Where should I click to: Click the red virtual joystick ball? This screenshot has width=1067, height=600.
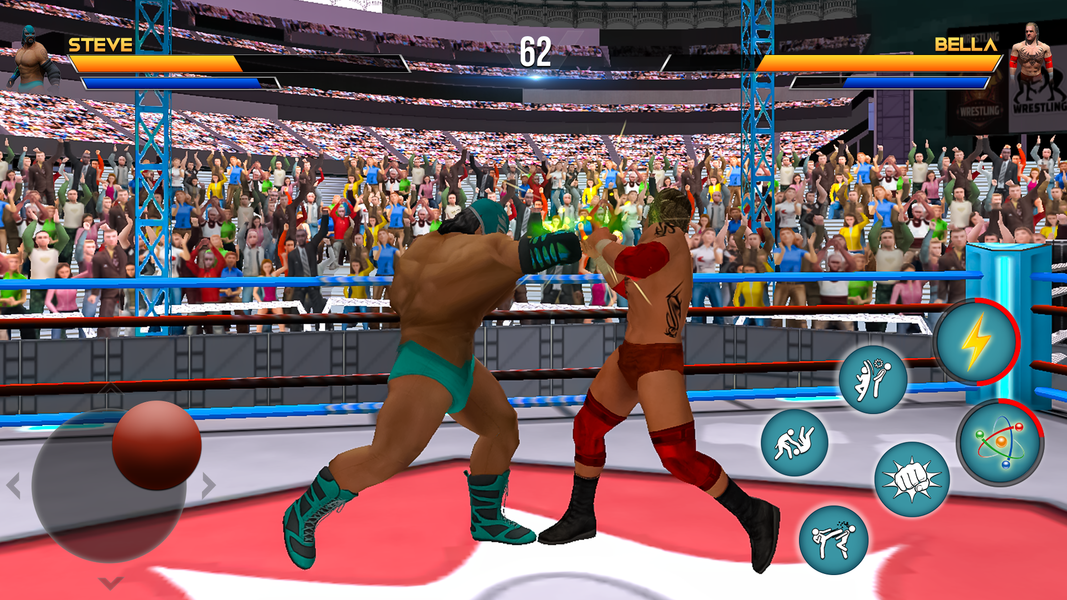157,445
